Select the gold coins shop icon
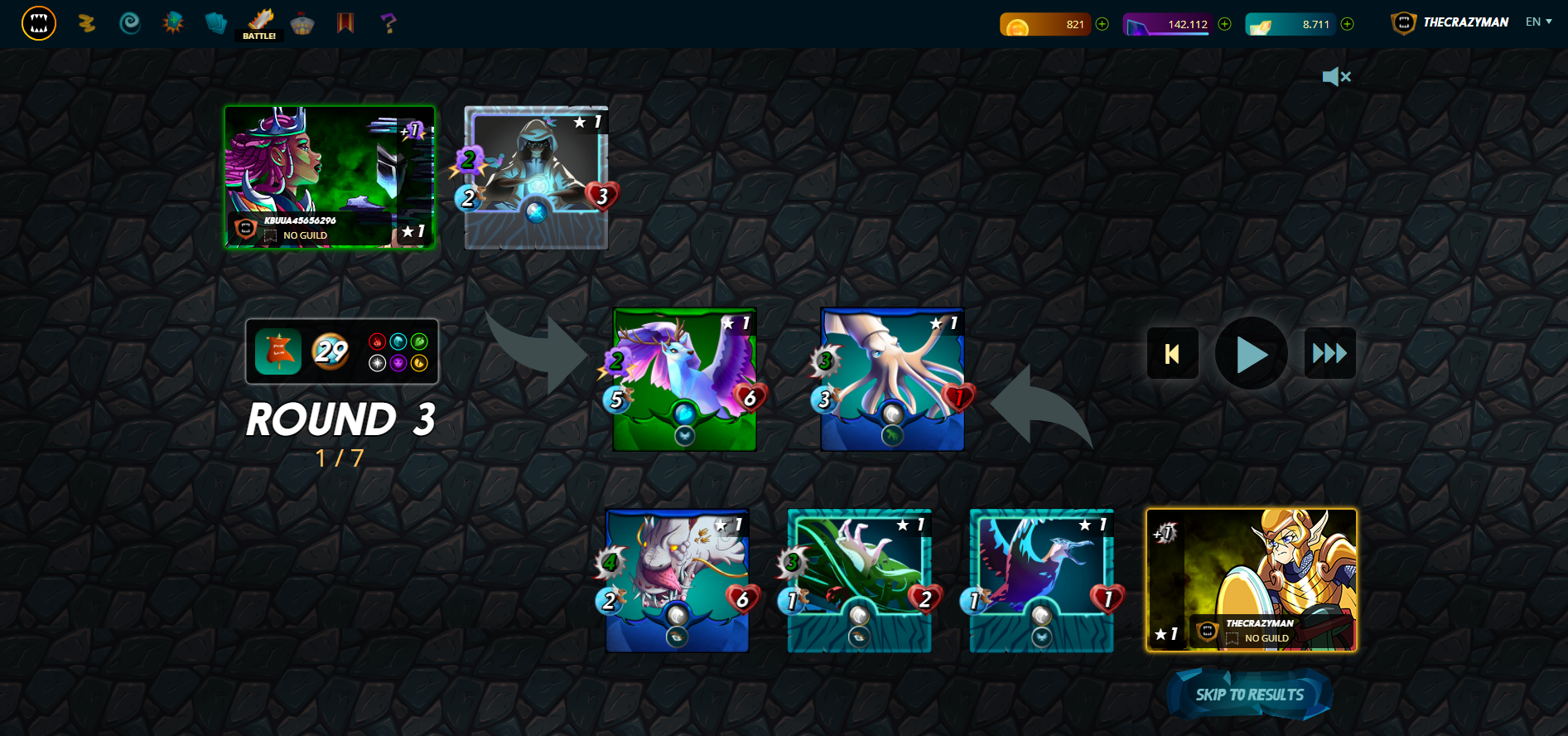The image size is (1568, 736). [x=87, y=23]
